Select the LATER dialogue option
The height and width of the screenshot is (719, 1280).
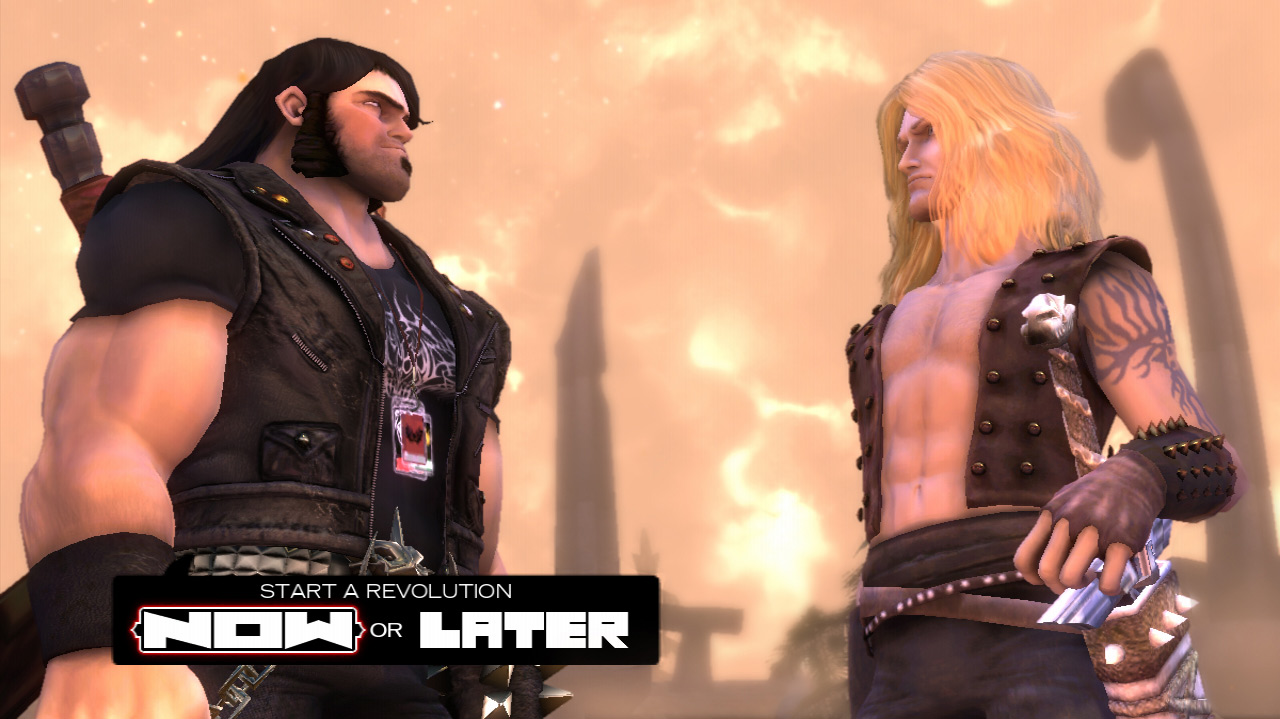click(524, 630)
